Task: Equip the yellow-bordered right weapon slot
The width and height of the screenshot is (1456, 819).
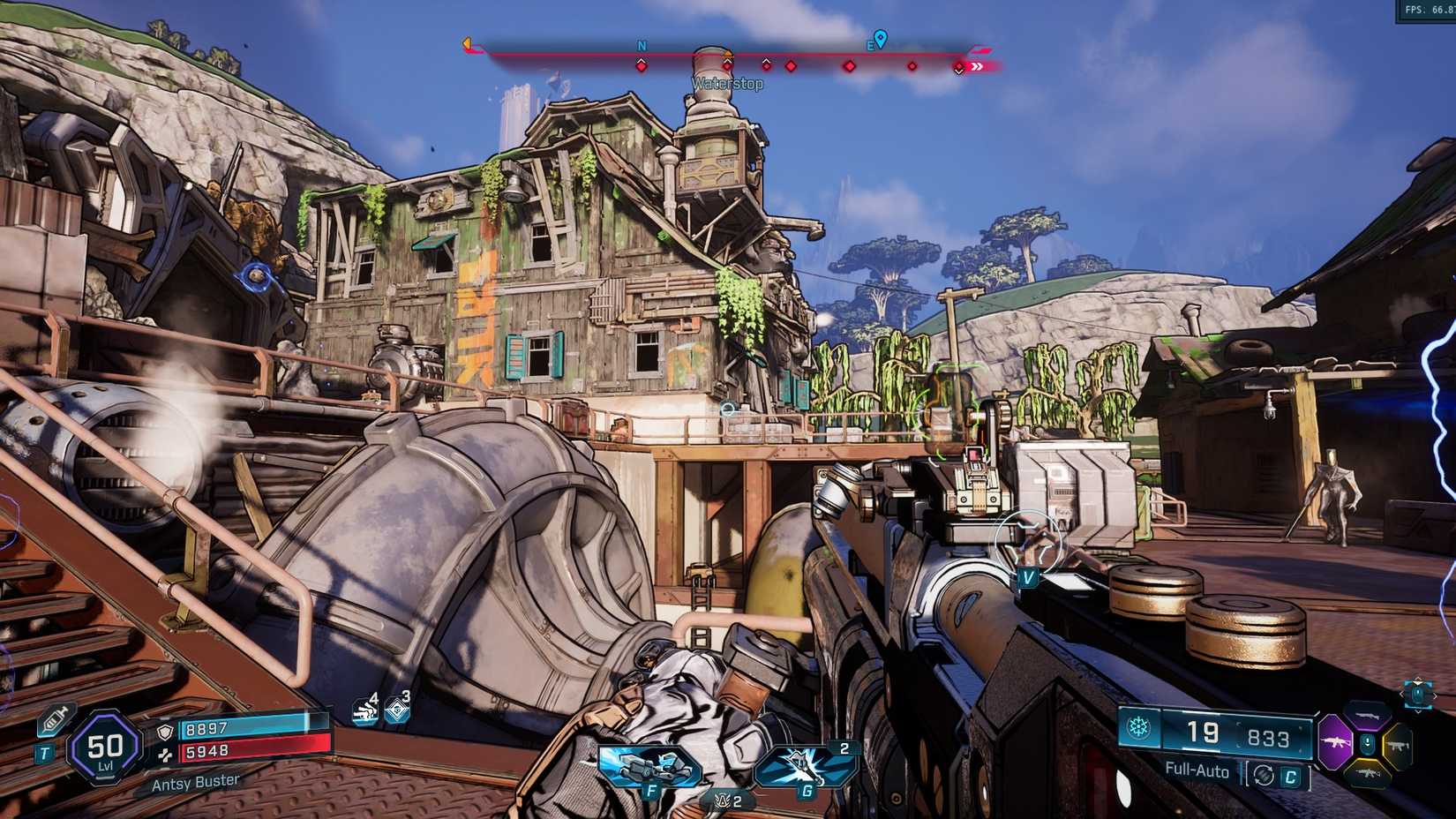Action: coord(1399,746)
